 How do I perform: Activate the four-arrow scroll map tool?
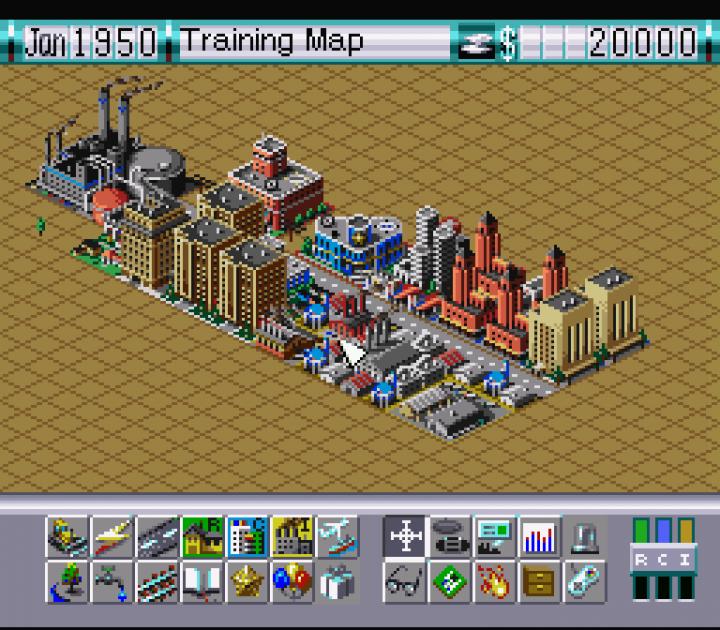click(x=405, y=537)
